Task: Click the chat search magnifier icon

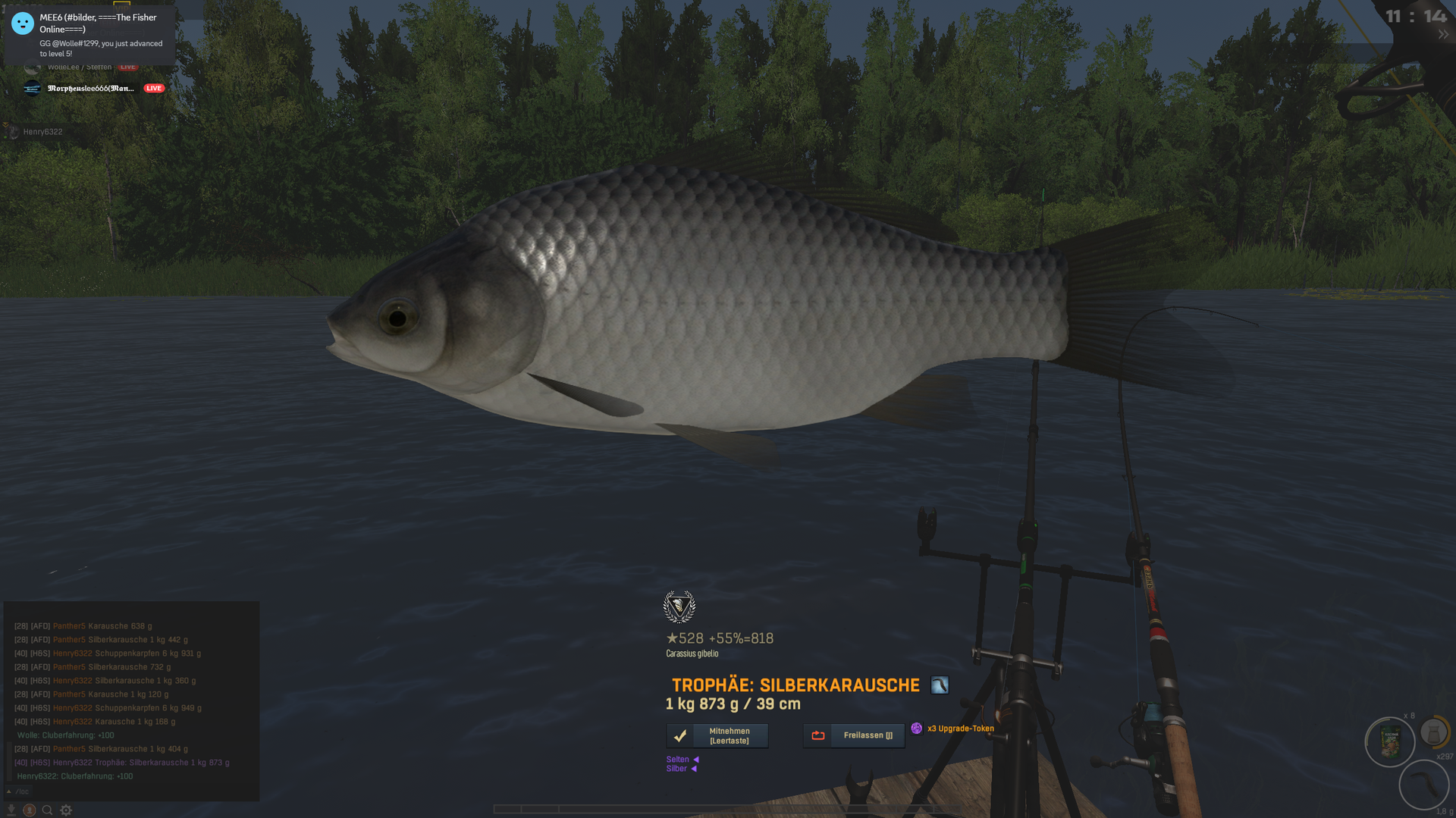Action: tap(47, 810)
